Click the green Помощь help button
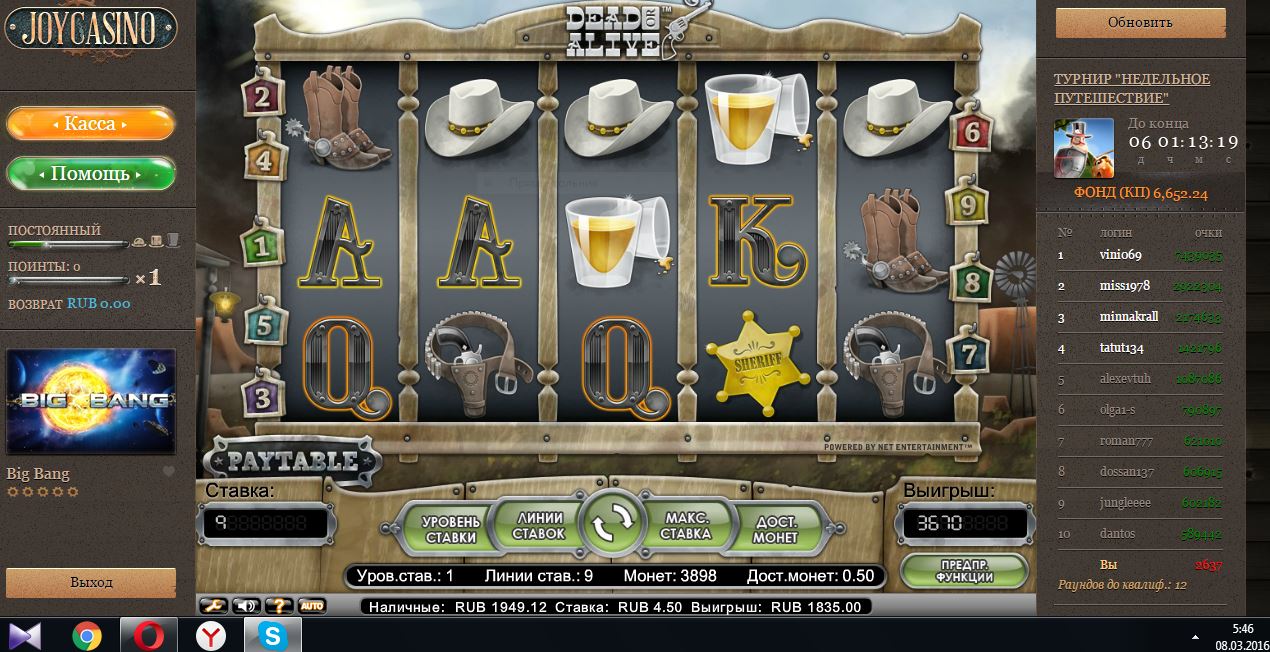 [90, 173]
